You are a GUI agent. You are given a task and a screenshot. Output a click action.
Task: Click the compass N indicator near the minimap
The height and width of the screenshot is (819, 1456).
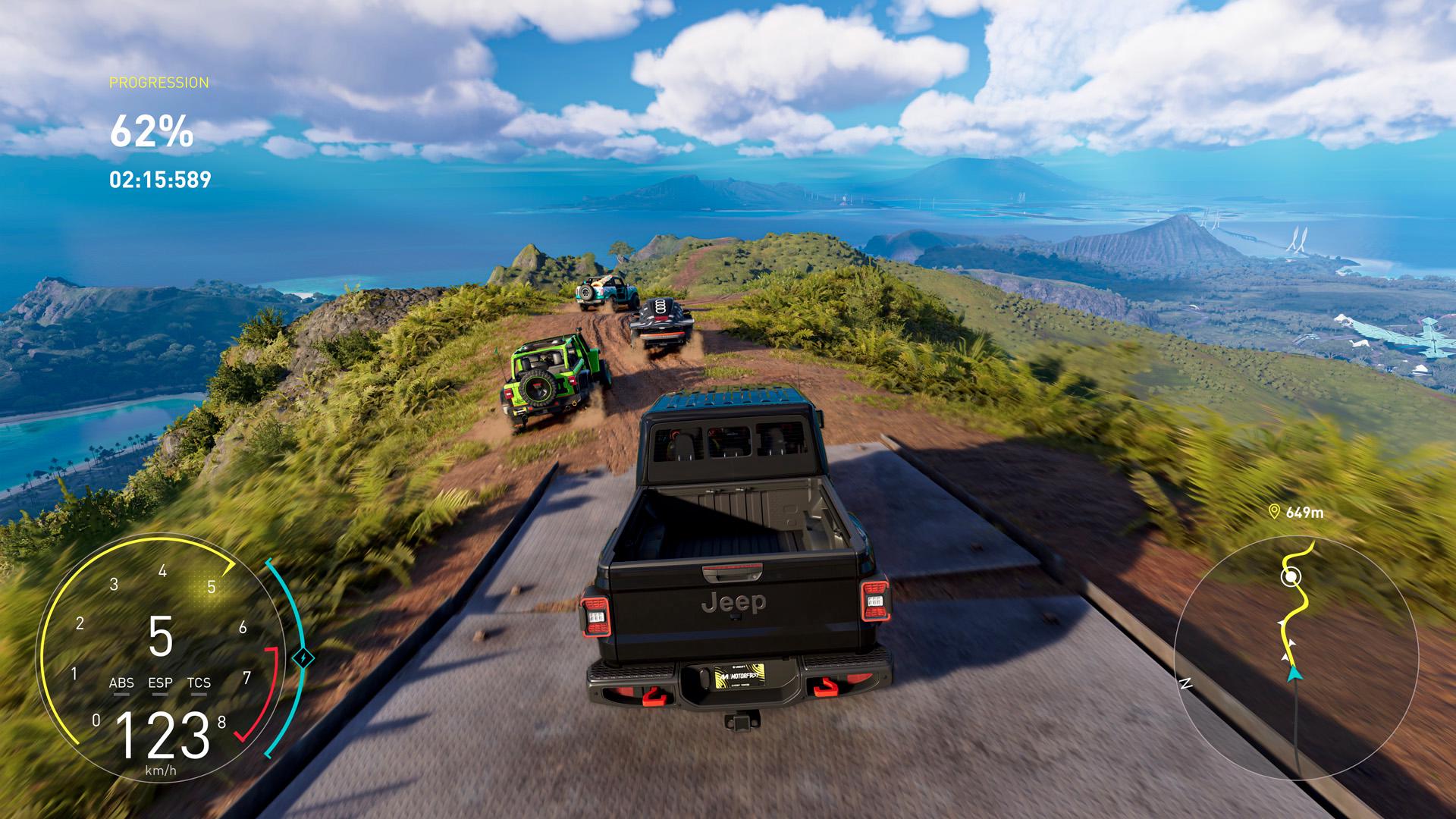[1188, 682]
